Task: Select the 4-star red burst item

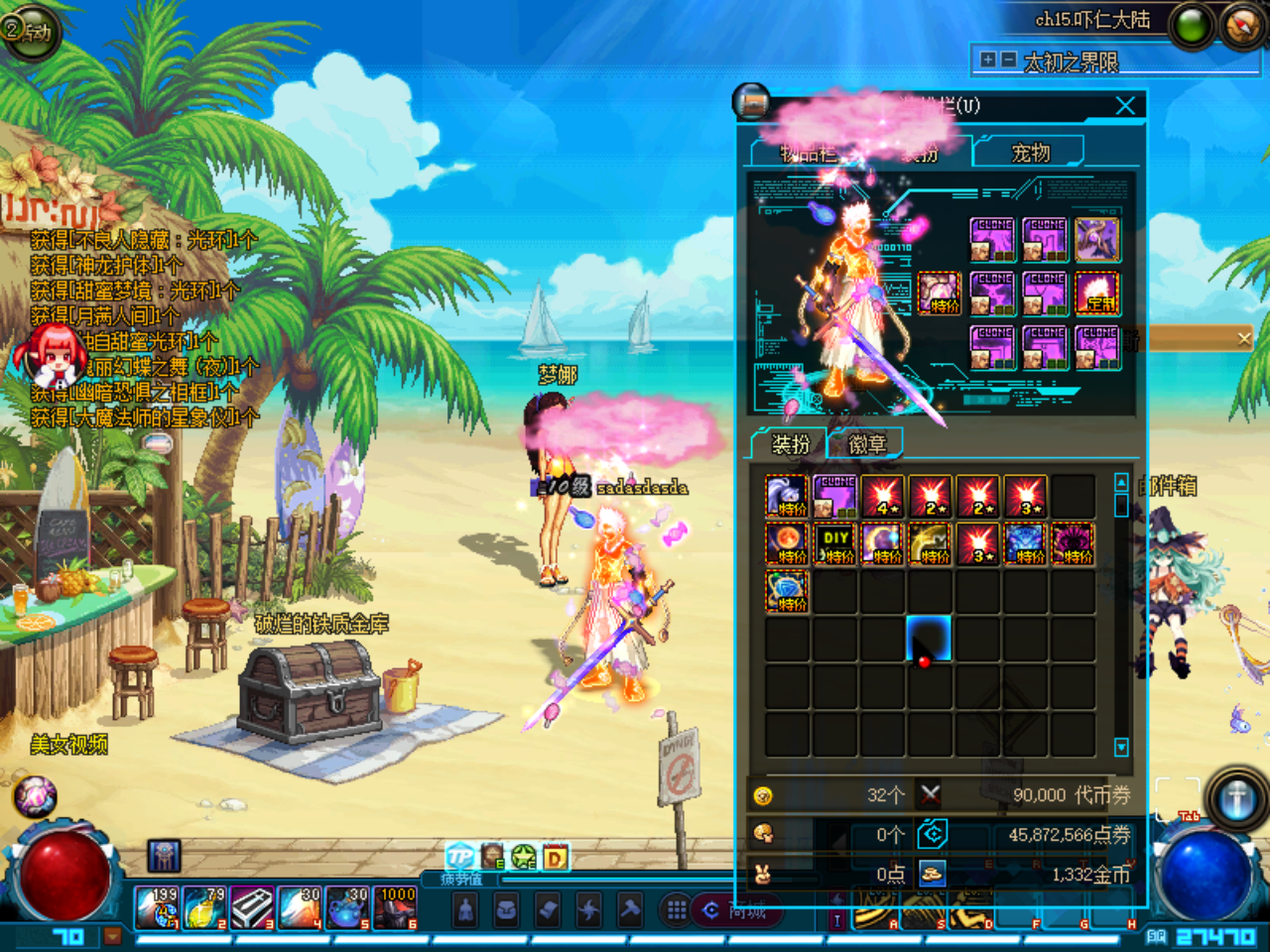Action: tap(883, 496)
